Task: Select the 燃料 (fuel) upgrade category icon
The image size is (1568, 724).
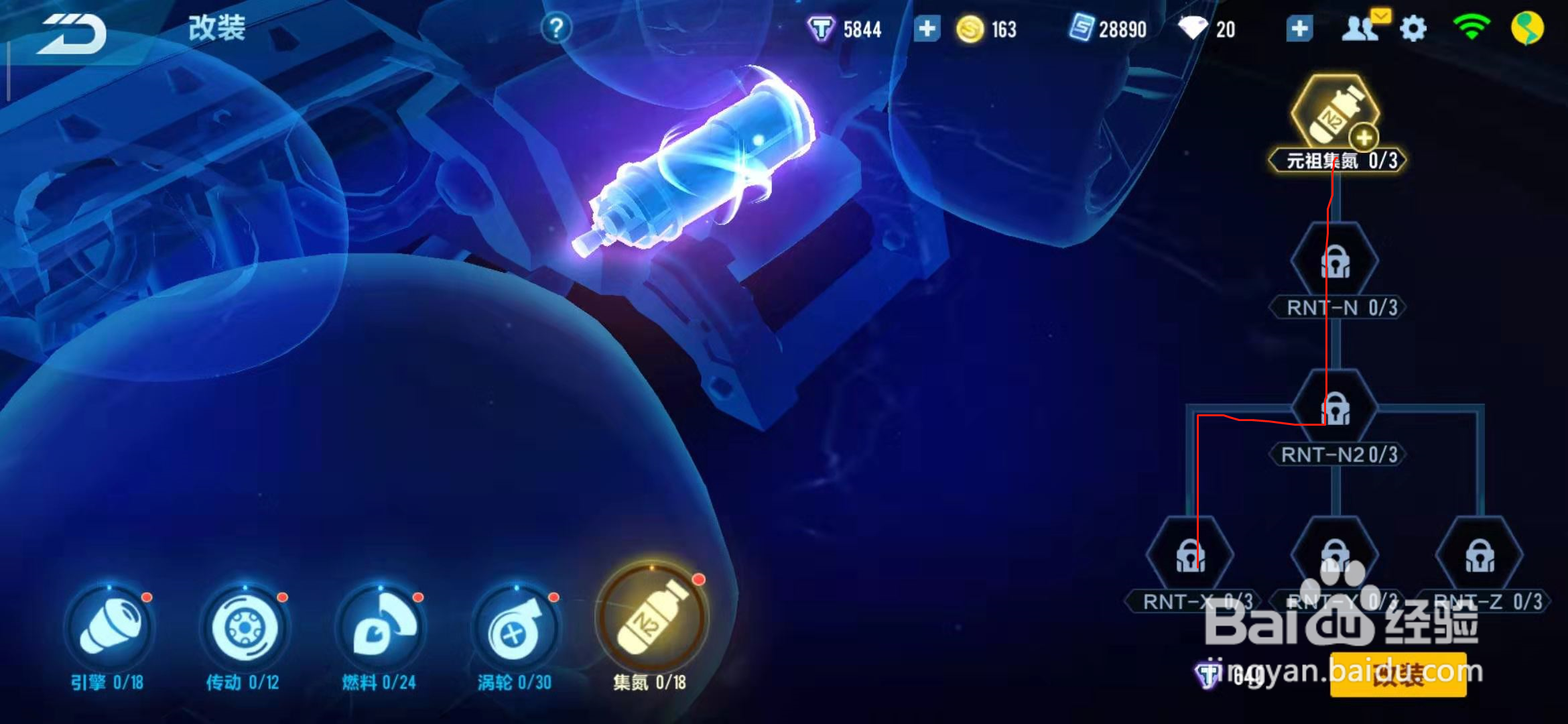Action: (x=379, y=626)
